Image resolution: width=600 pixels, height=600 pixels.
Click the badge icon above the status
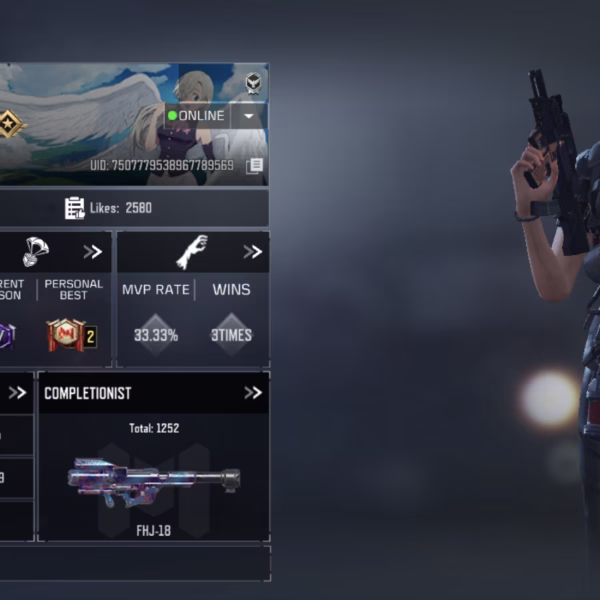254,83
